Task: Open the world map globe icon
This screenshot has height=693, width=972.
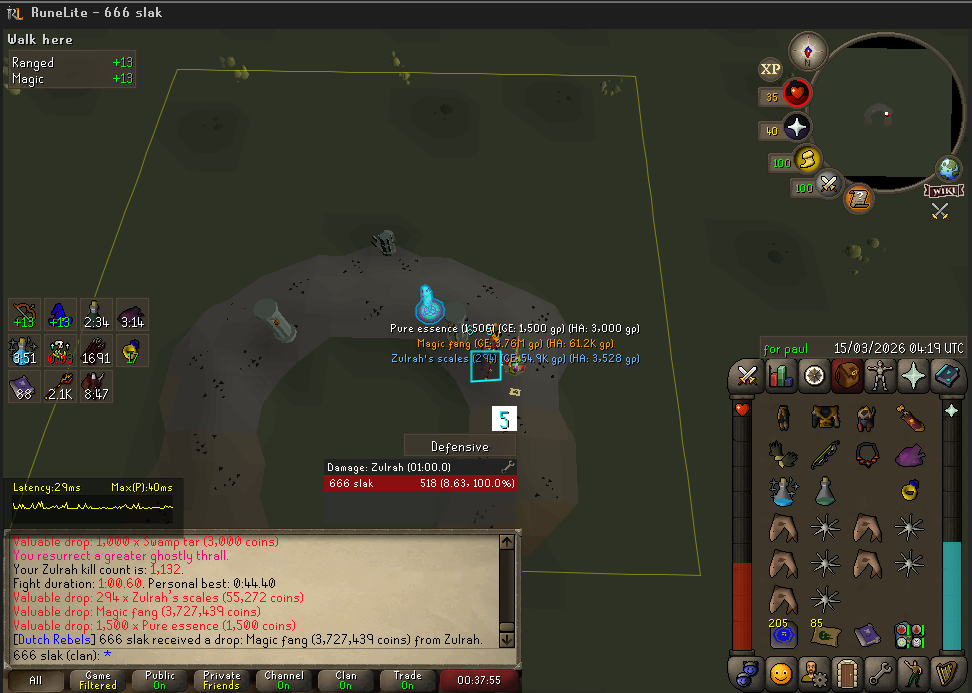Action: click(x=948, y=168)
